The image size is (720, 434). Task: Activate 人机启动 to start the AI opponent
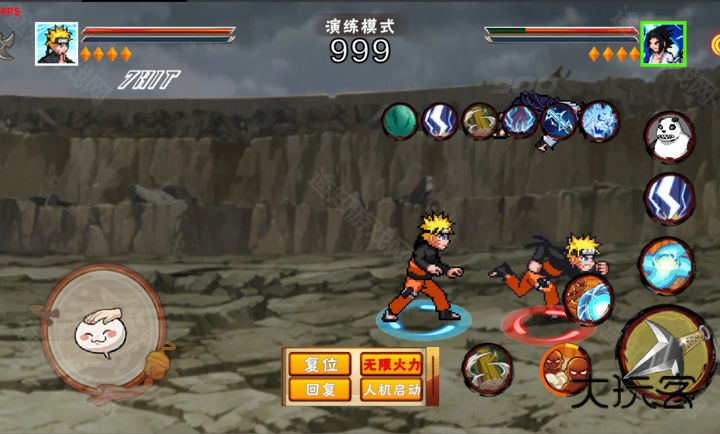pos(392,389)
